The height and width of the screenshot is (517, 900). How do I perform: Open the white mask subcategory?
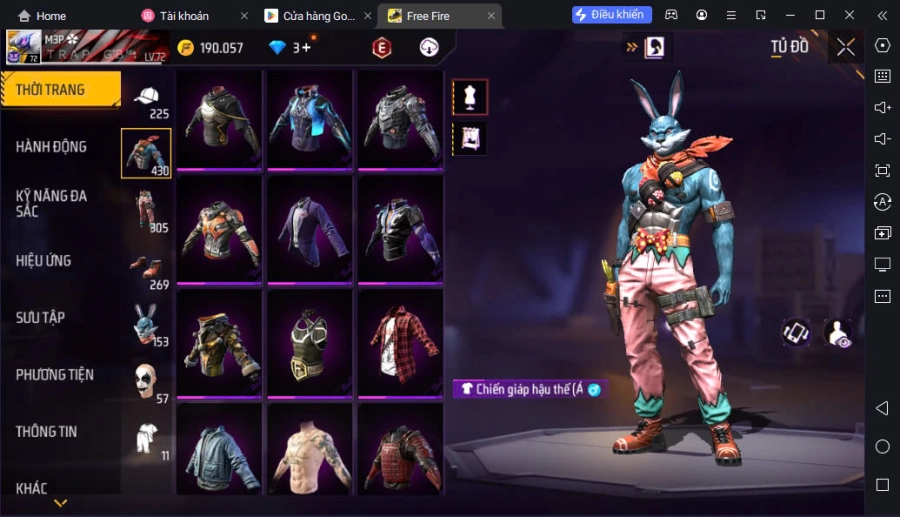[147, 381]
